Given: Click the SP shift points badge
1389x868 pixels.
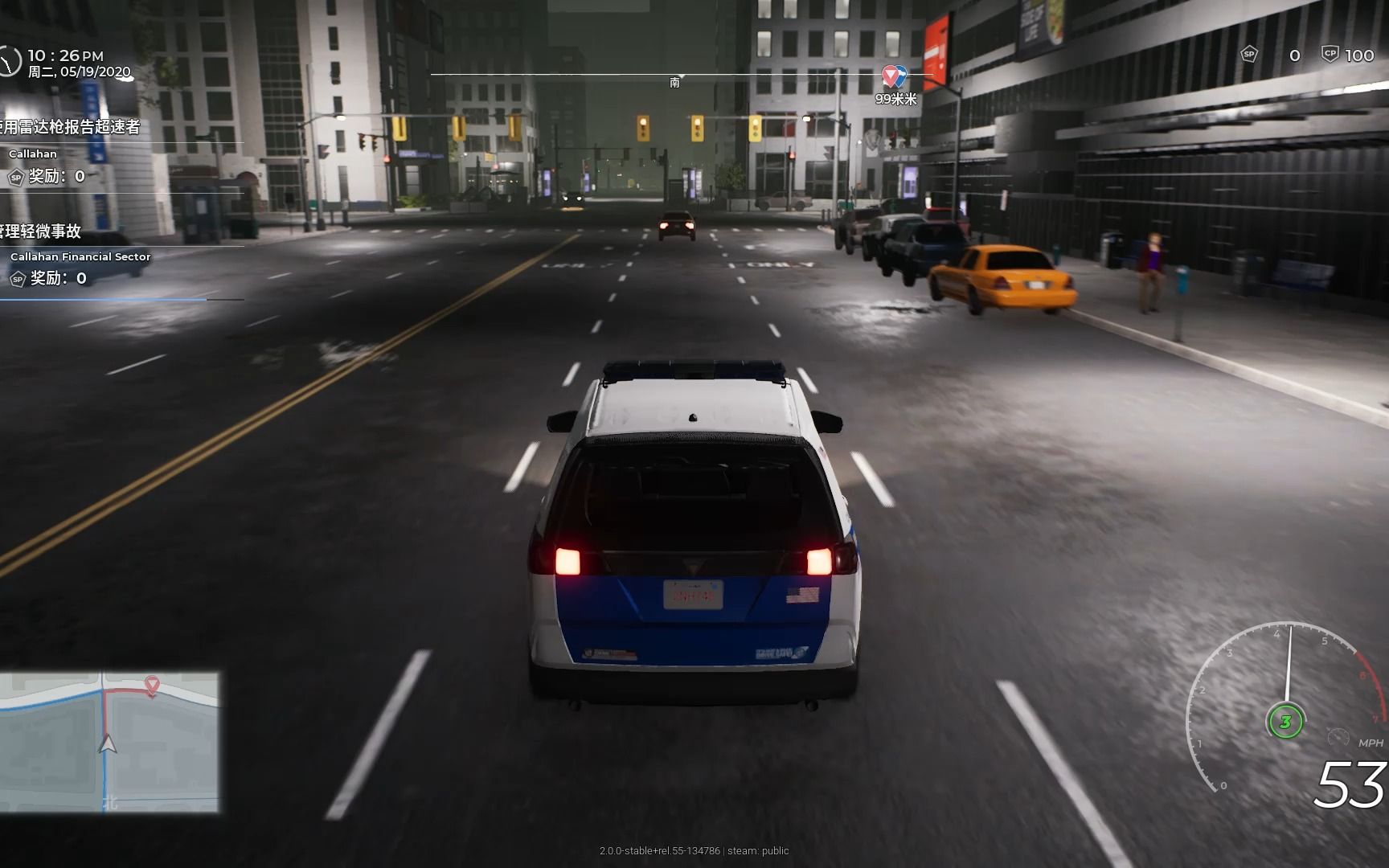Looking at the screenshot, I should point(1249,55).
